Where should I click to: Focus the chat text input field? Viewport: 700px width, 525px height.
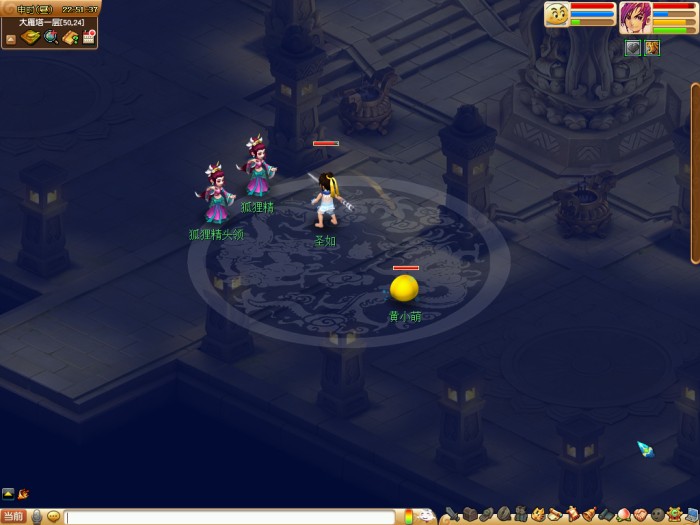pos(230,517)
